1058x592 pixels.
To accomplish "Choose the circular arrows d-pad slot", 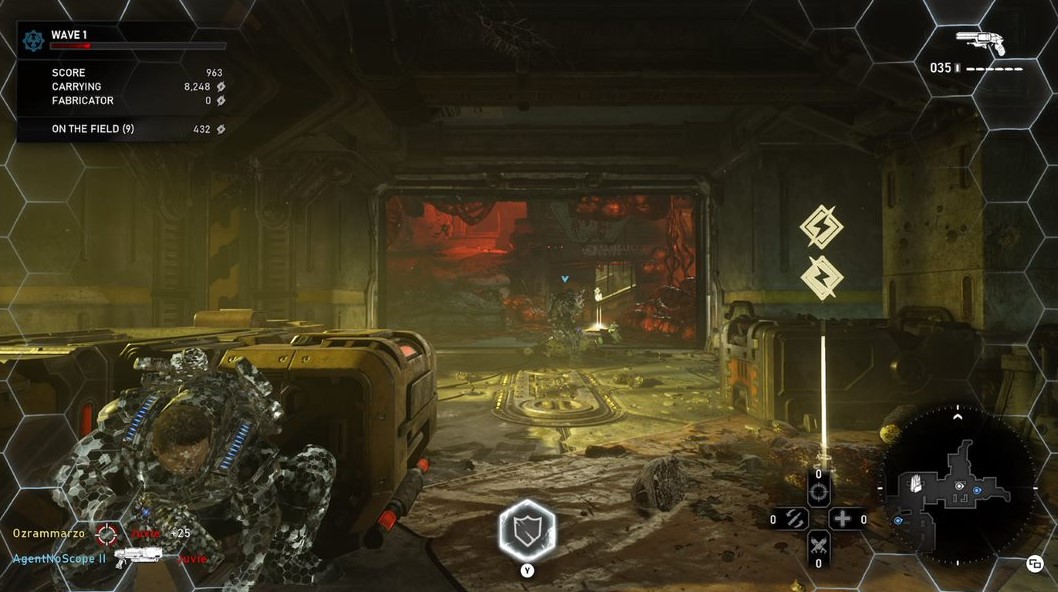I will coord(795,519).
